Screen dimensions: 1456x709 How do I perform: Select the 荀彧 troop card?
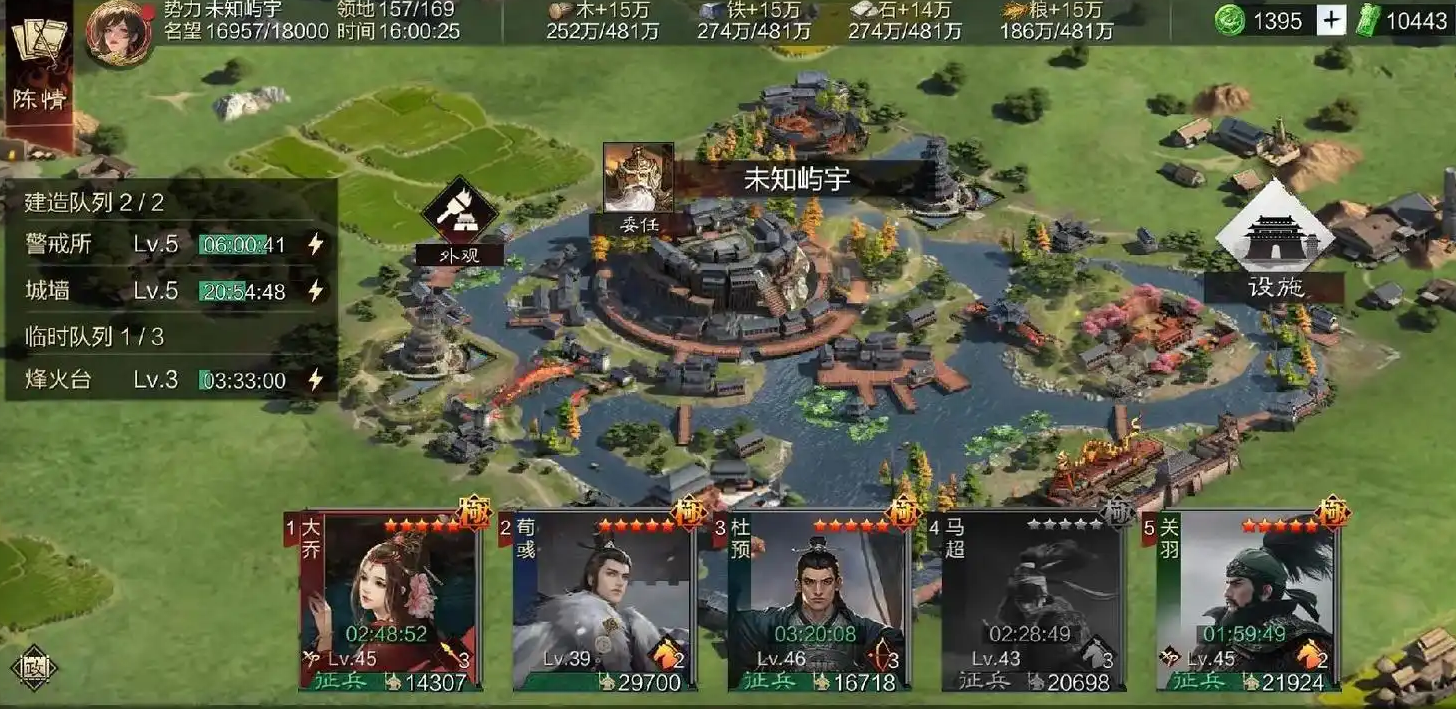604,602
